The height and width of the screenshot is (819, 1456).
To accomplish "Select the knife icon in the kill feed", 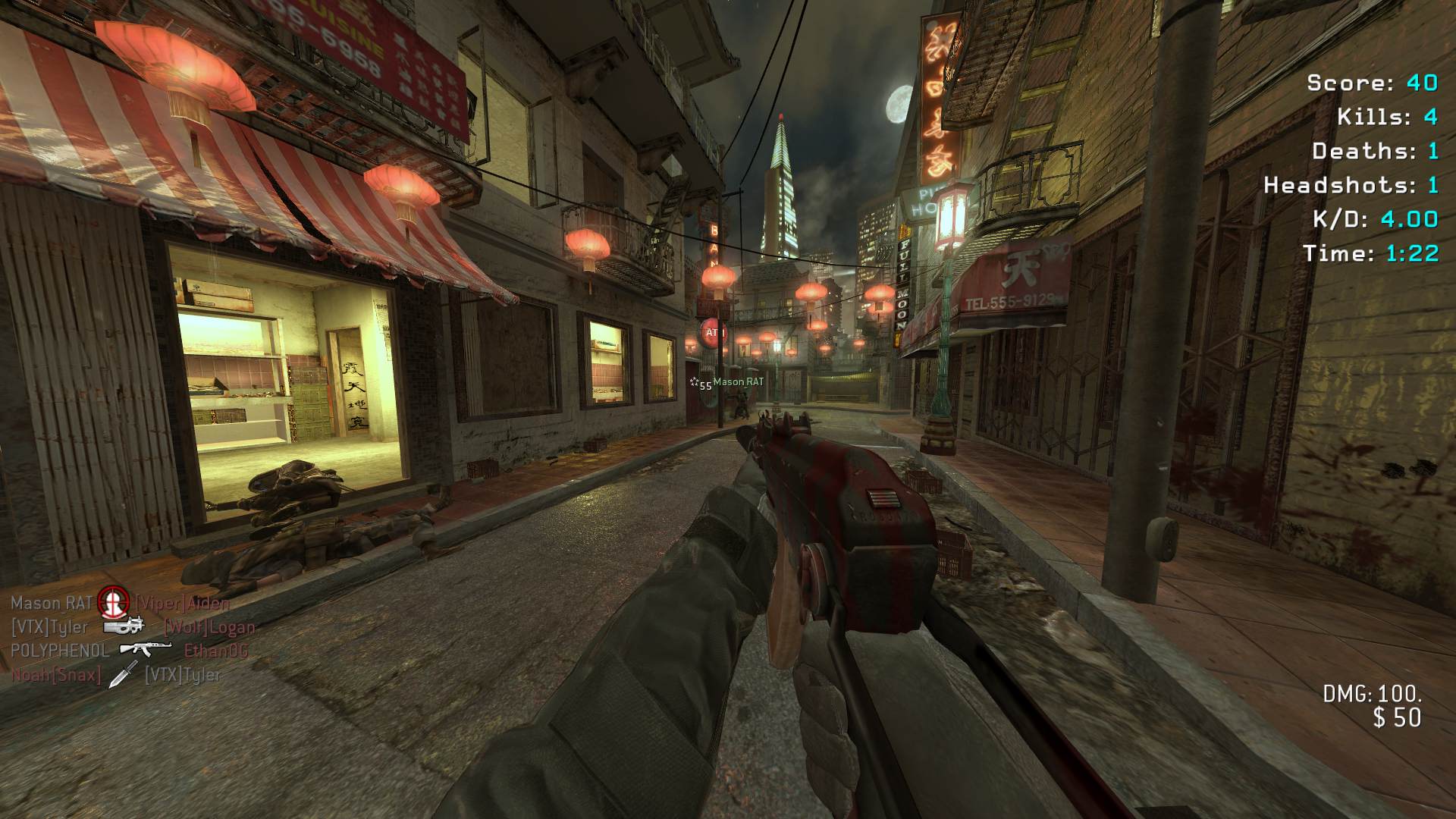I will [123, 674].
